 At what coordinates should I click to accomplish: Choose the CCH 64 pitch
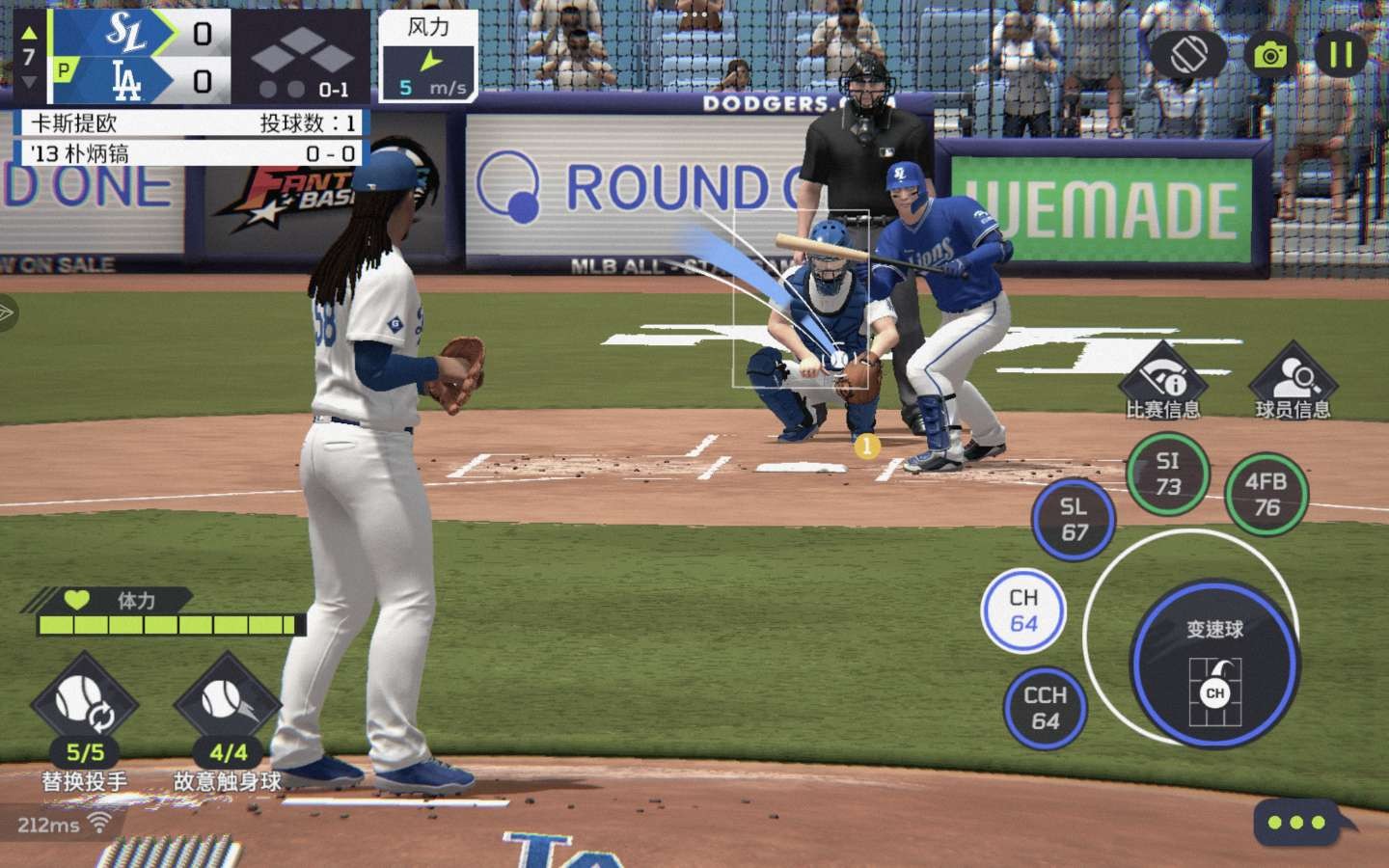[1045, 708]
